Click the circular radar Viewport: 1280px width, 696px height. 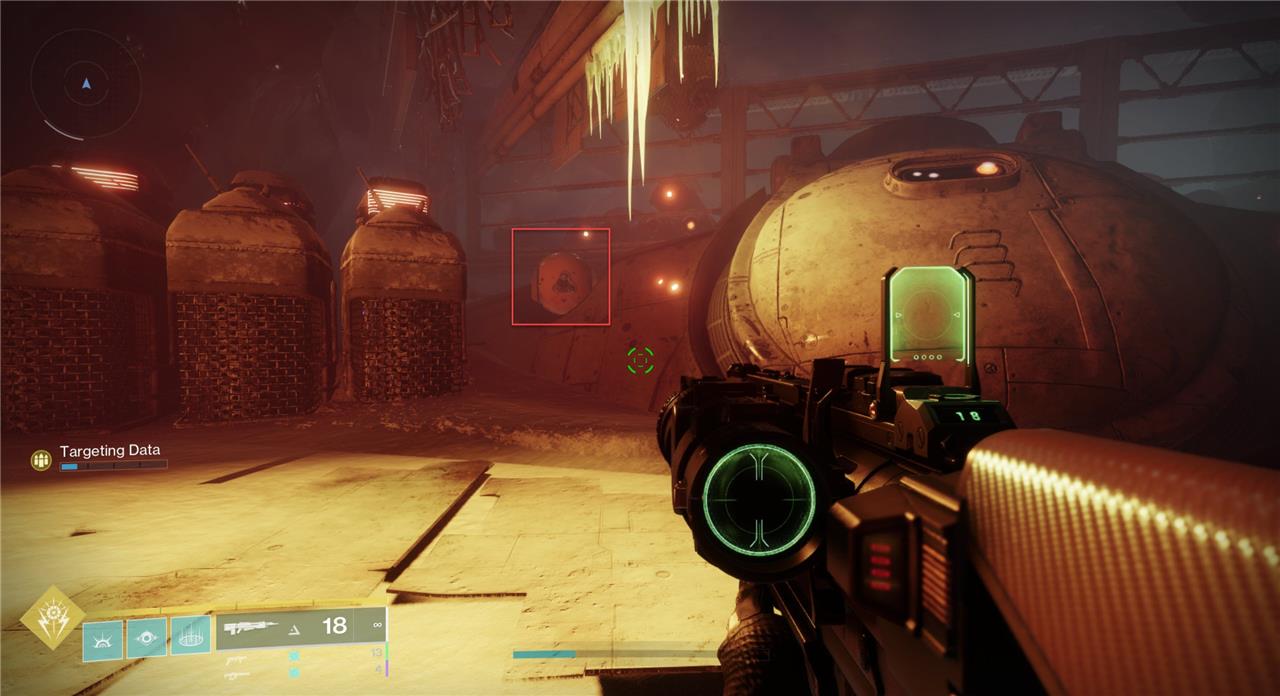(x=86, y=83)
